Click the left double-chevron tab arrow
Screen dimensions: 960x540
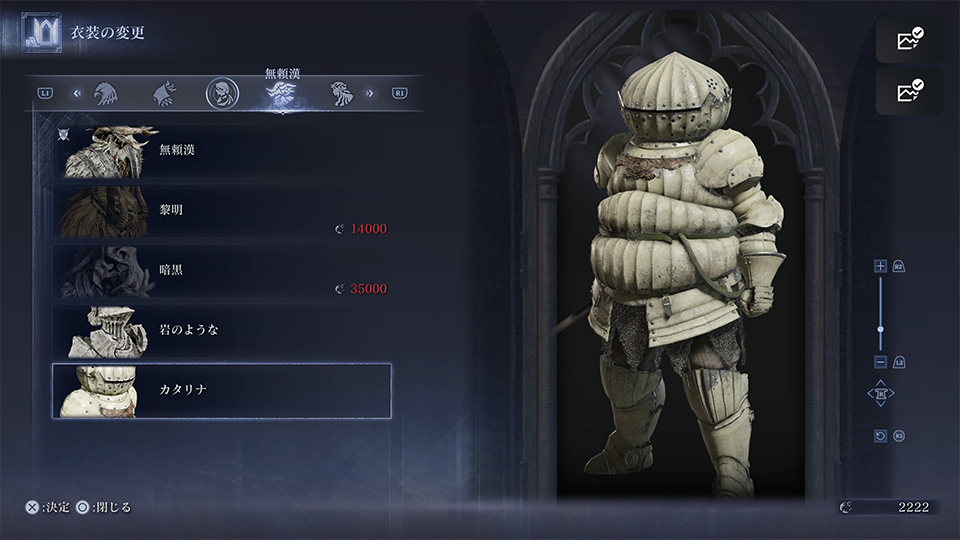[76, 94]
